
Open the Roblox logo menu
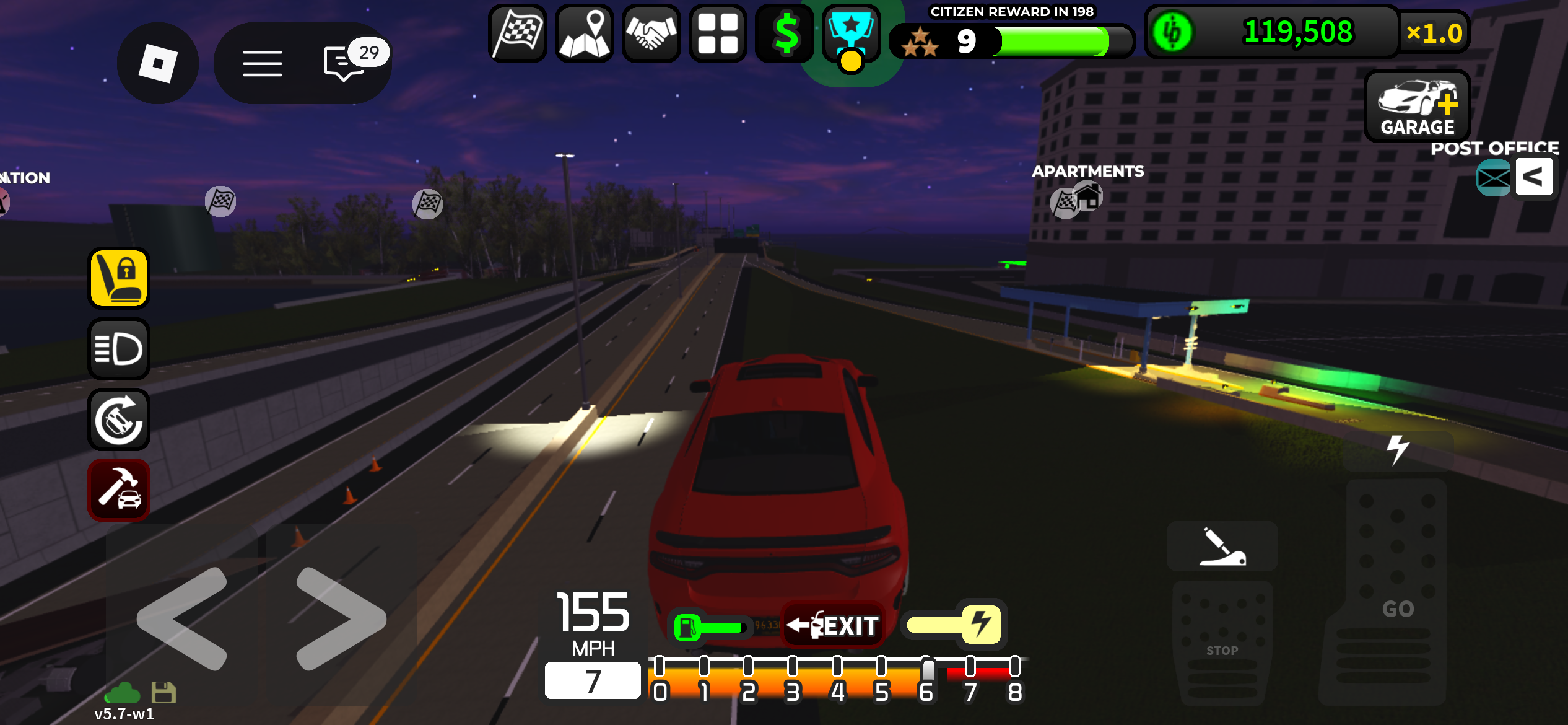coord(158,64)
